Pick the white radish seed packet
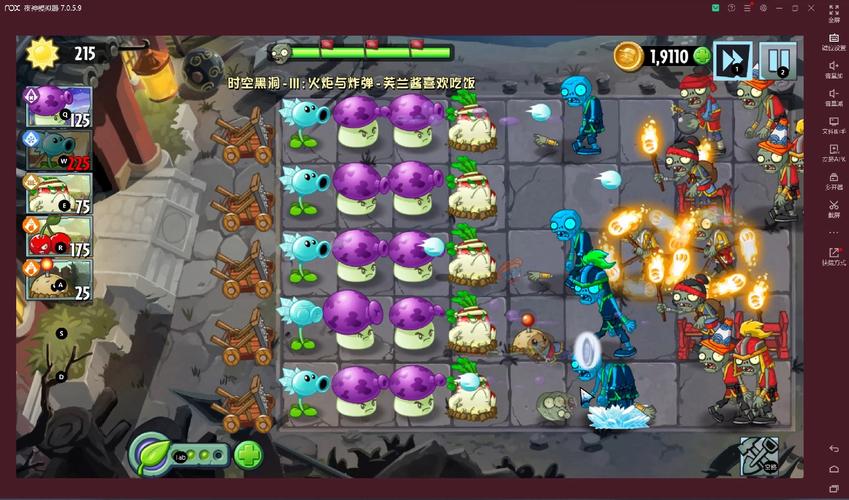 pyautogui.click(x=57, y=193)
